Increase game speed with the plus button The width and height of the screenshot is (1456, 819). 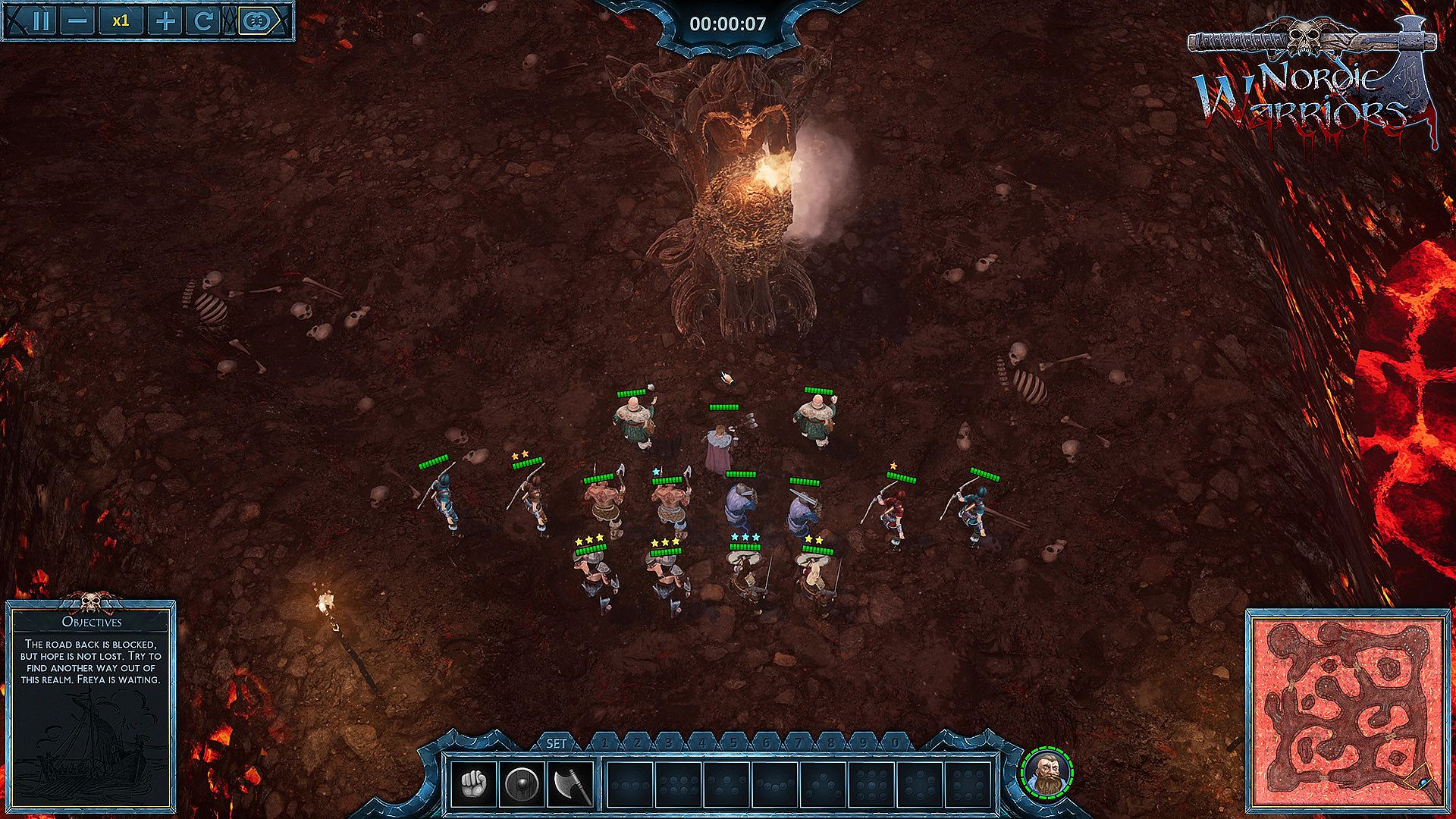[x=164, y=20]
